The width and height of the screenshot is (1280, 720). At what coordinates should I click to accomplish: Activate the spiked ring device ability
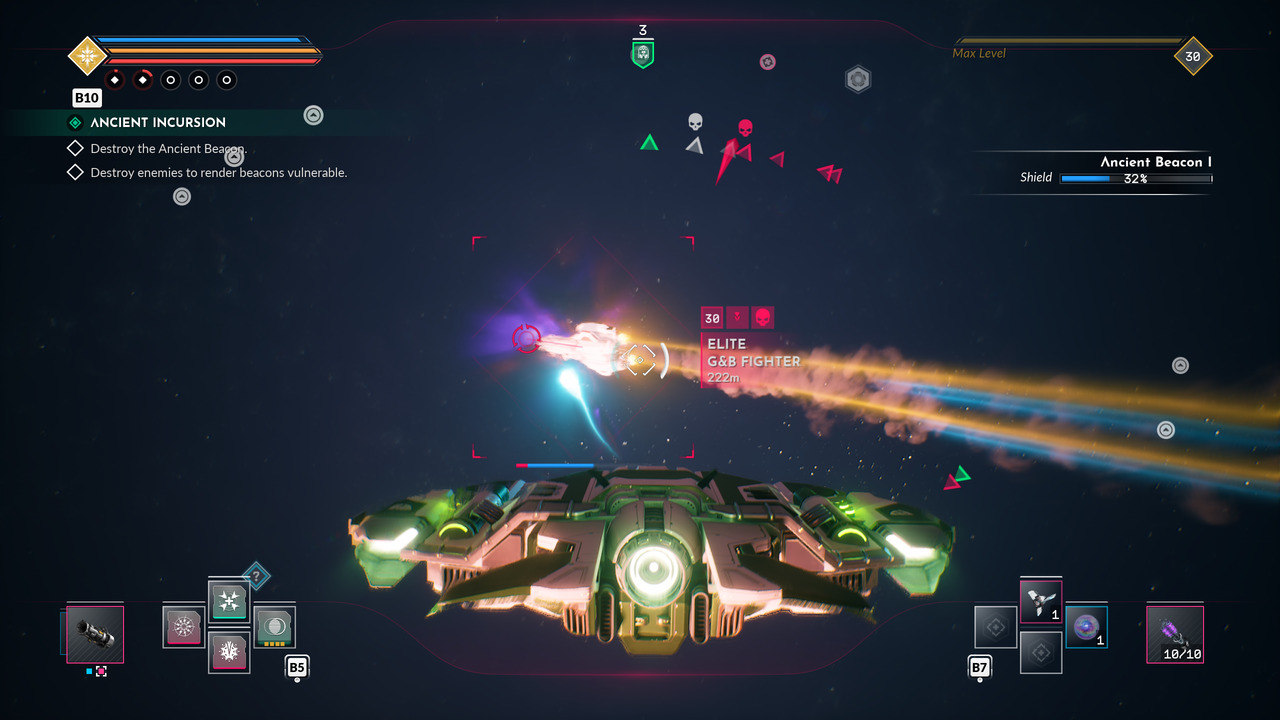(x=184, y=627)
